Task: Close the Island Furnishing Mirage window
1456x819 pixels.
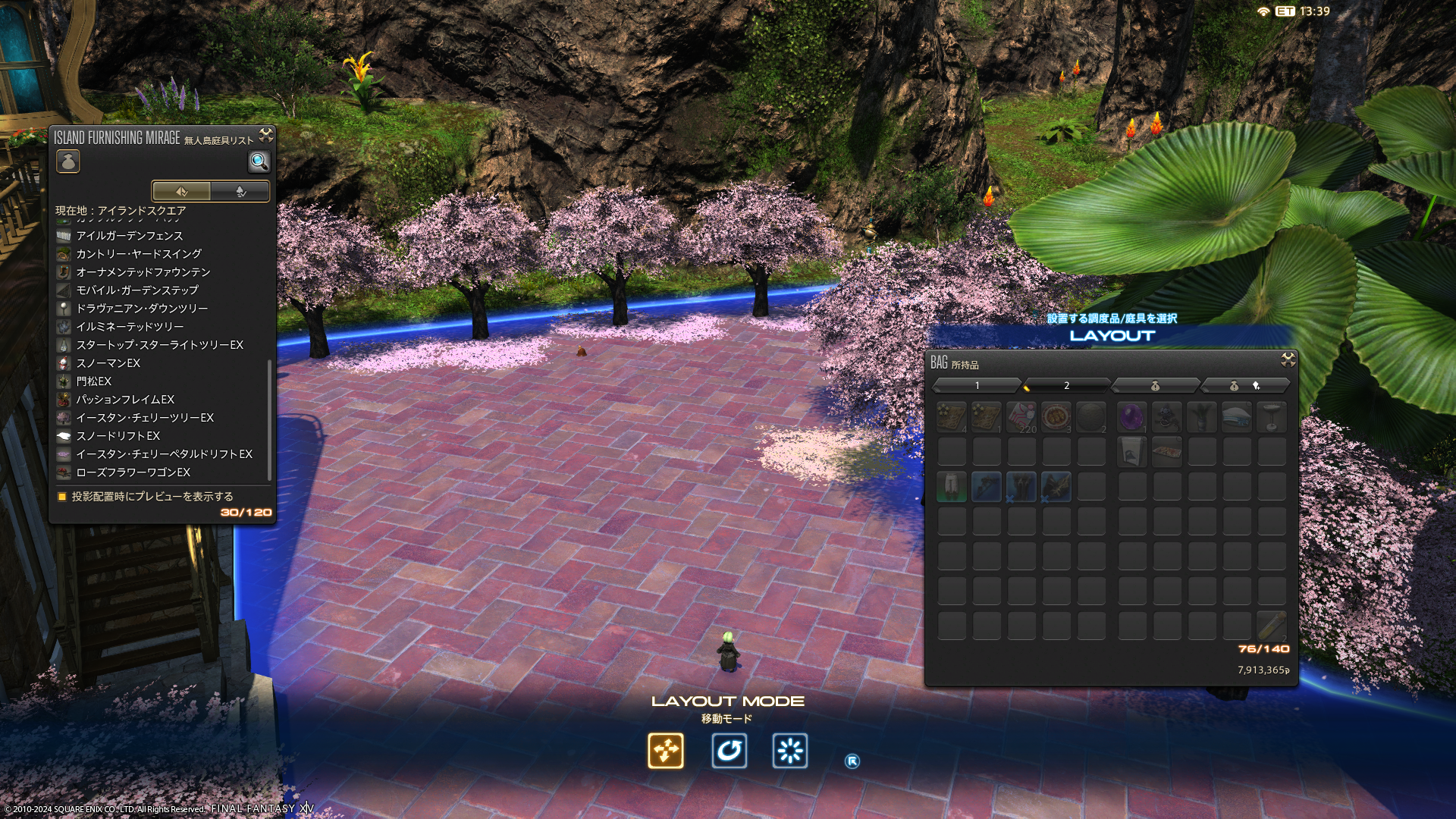Action: (x=266, y=136)
